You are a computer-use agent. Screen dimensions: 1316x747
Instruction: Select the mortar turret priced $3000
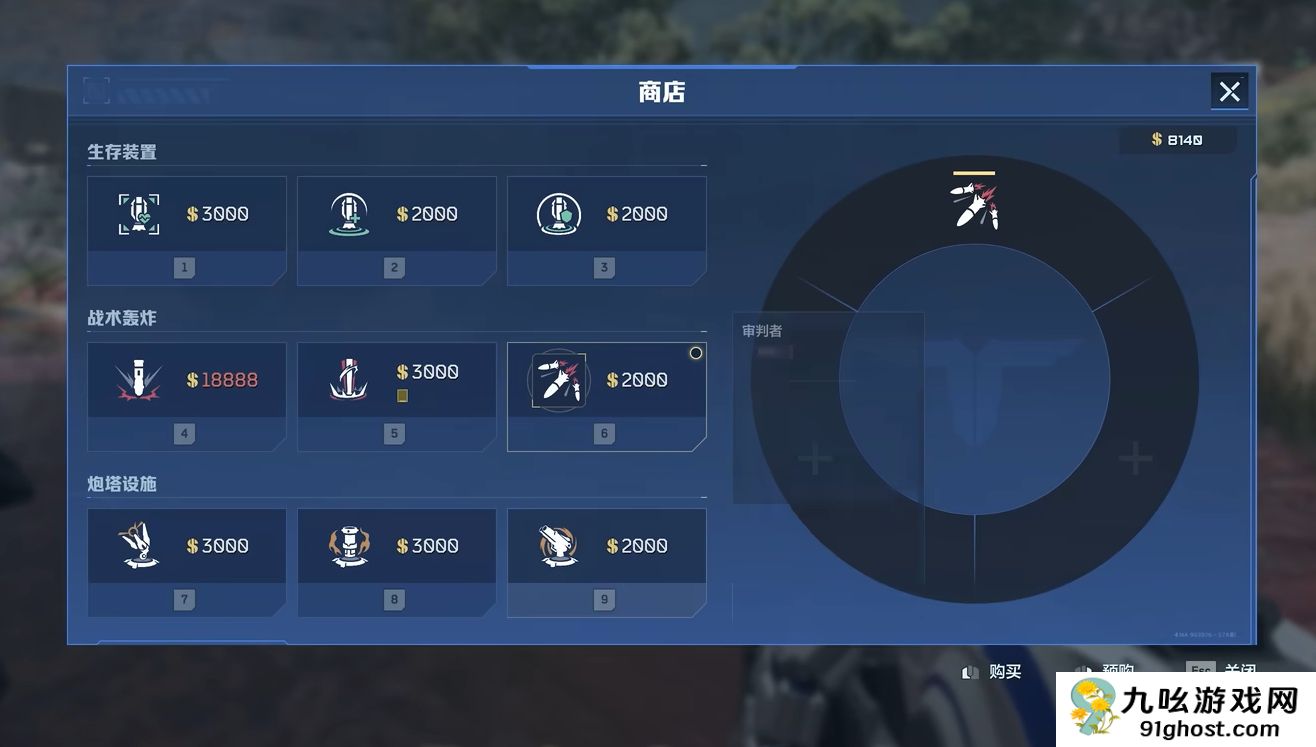396,545
